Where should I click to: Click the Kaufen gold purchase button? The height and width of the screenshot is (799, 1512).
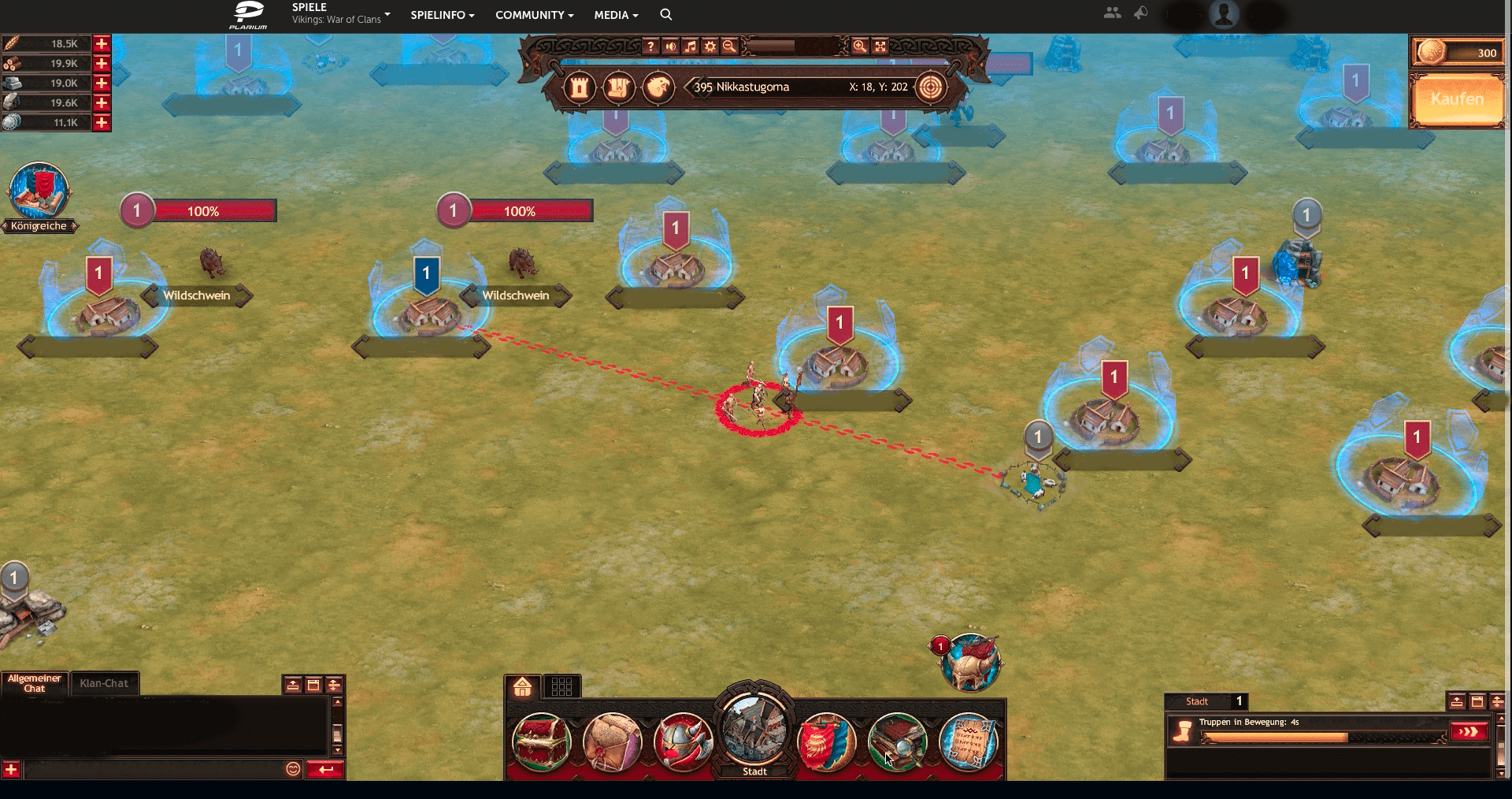[x=1457, y=99]
